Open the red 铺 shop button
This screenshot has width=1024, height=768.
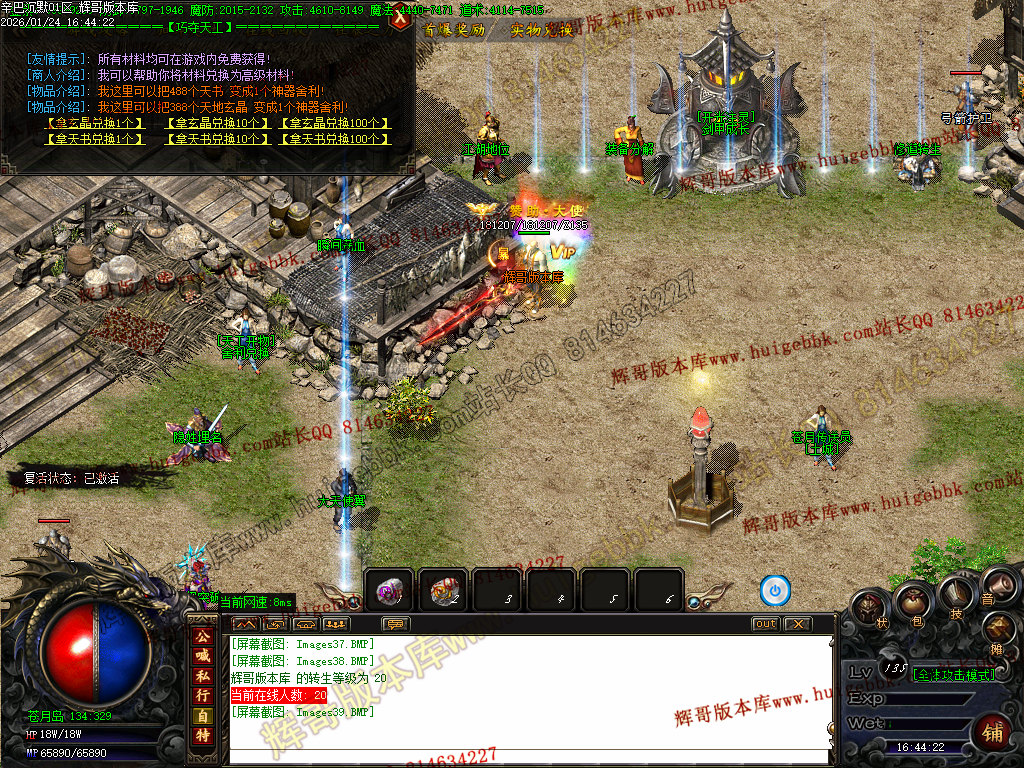[991, 731]
